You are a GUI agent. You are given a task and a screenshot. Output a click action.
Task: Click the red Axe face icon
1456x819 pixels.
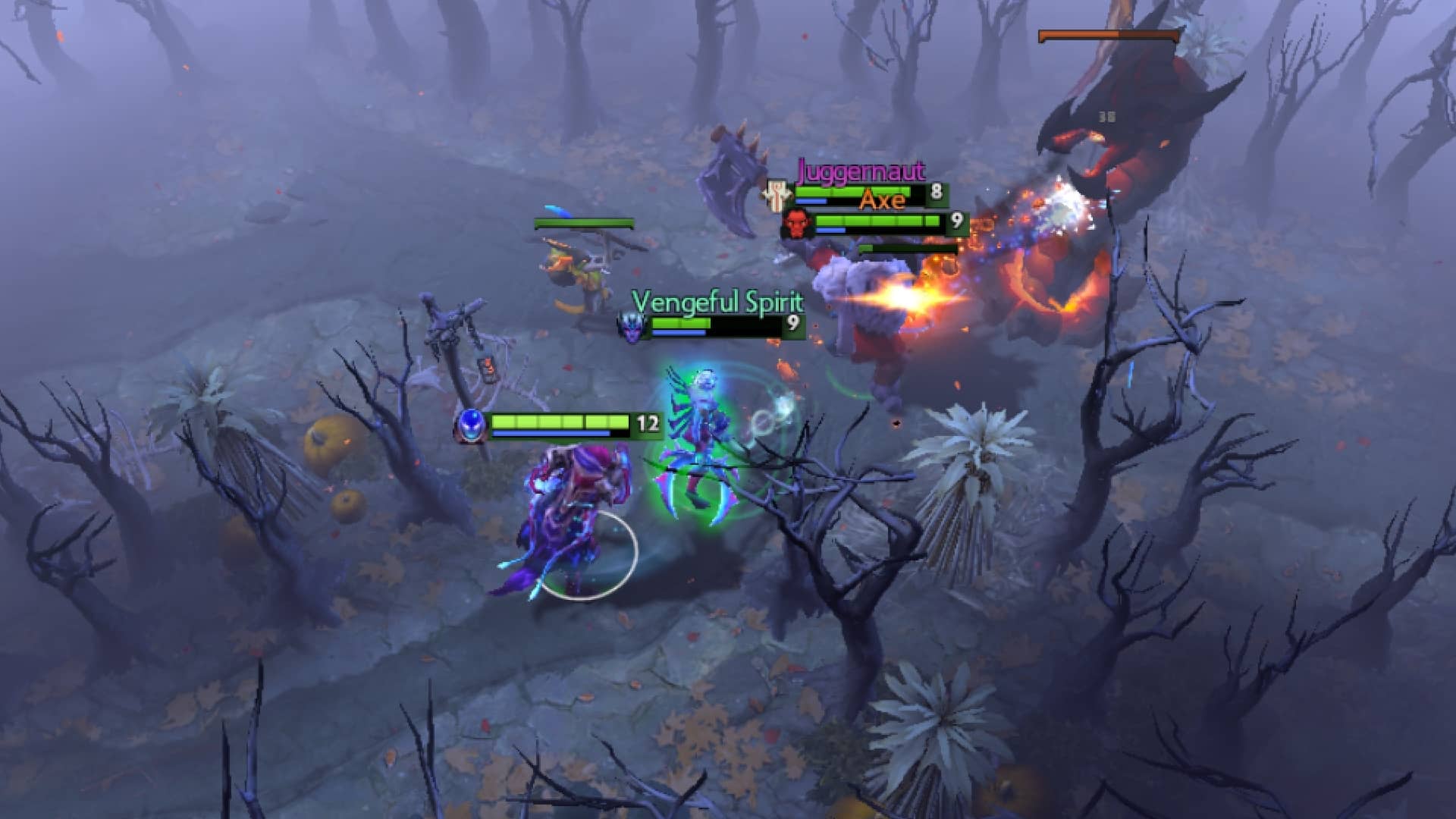(797, 225)
